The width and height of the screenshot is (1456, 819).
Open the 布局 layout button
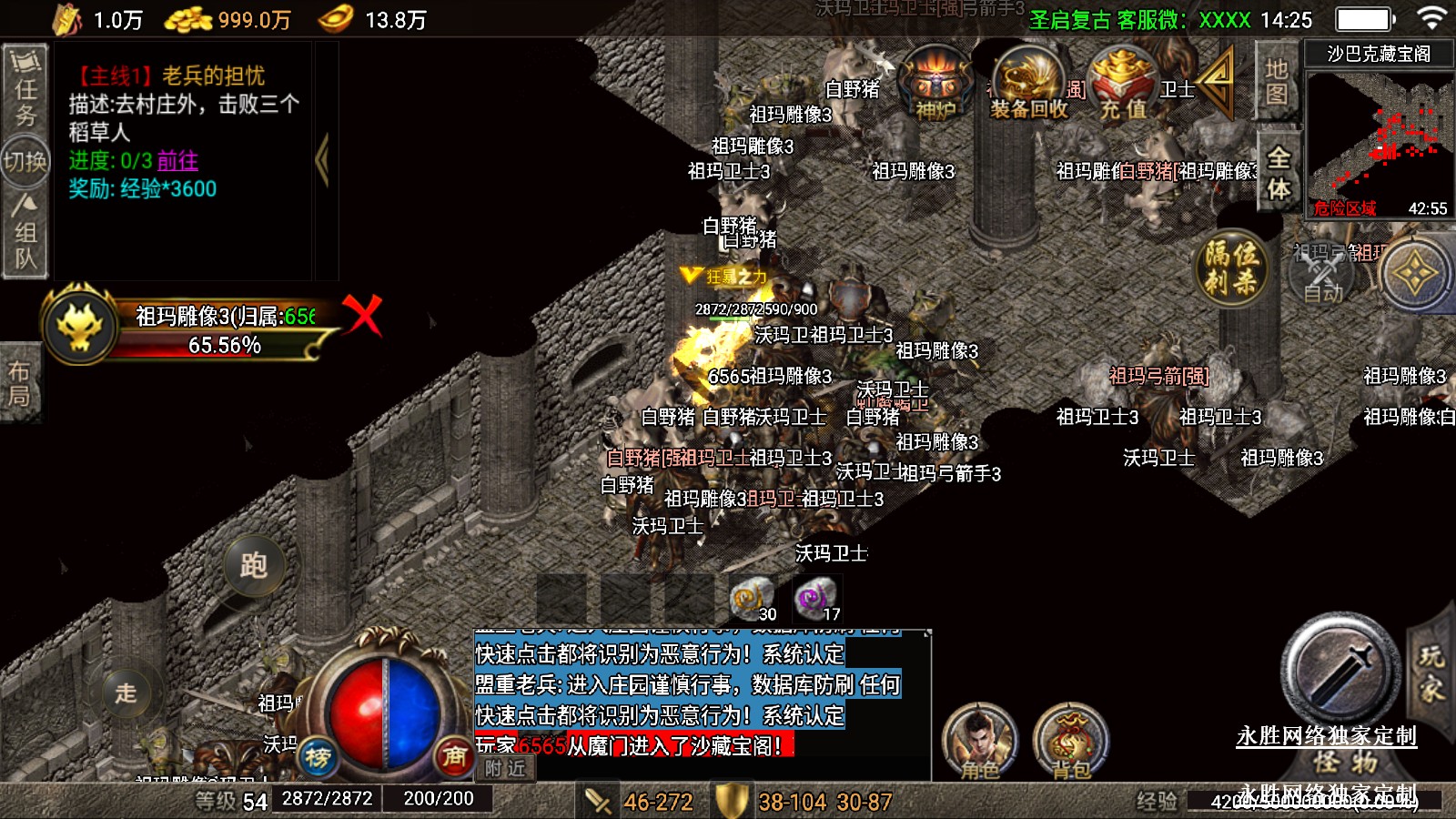click(x=20, y=383)
